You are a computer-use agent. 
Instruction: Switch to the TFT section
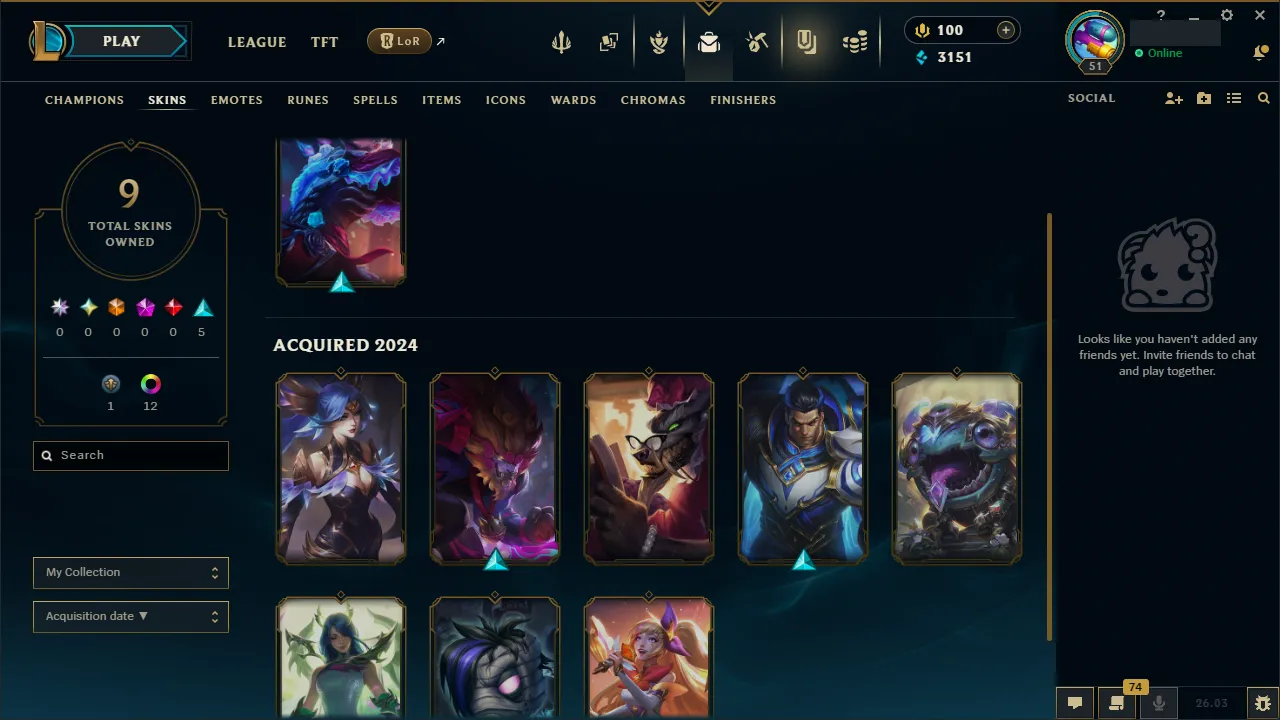(324, 42)
